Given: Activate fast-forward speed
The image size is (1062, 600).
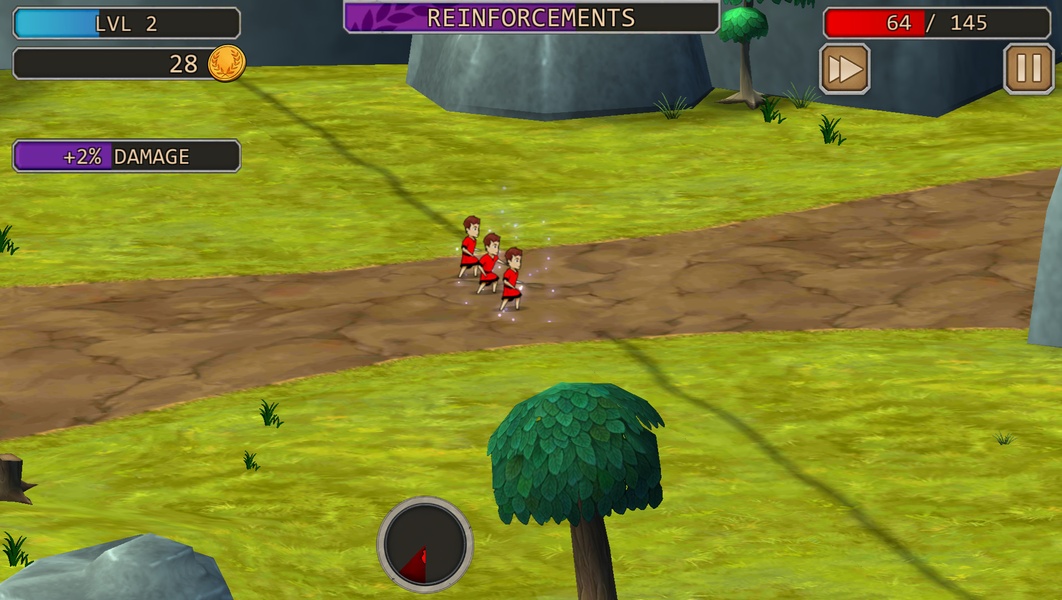Looking at the screenshot, I should pyautogui.click(x=844, y=69).
